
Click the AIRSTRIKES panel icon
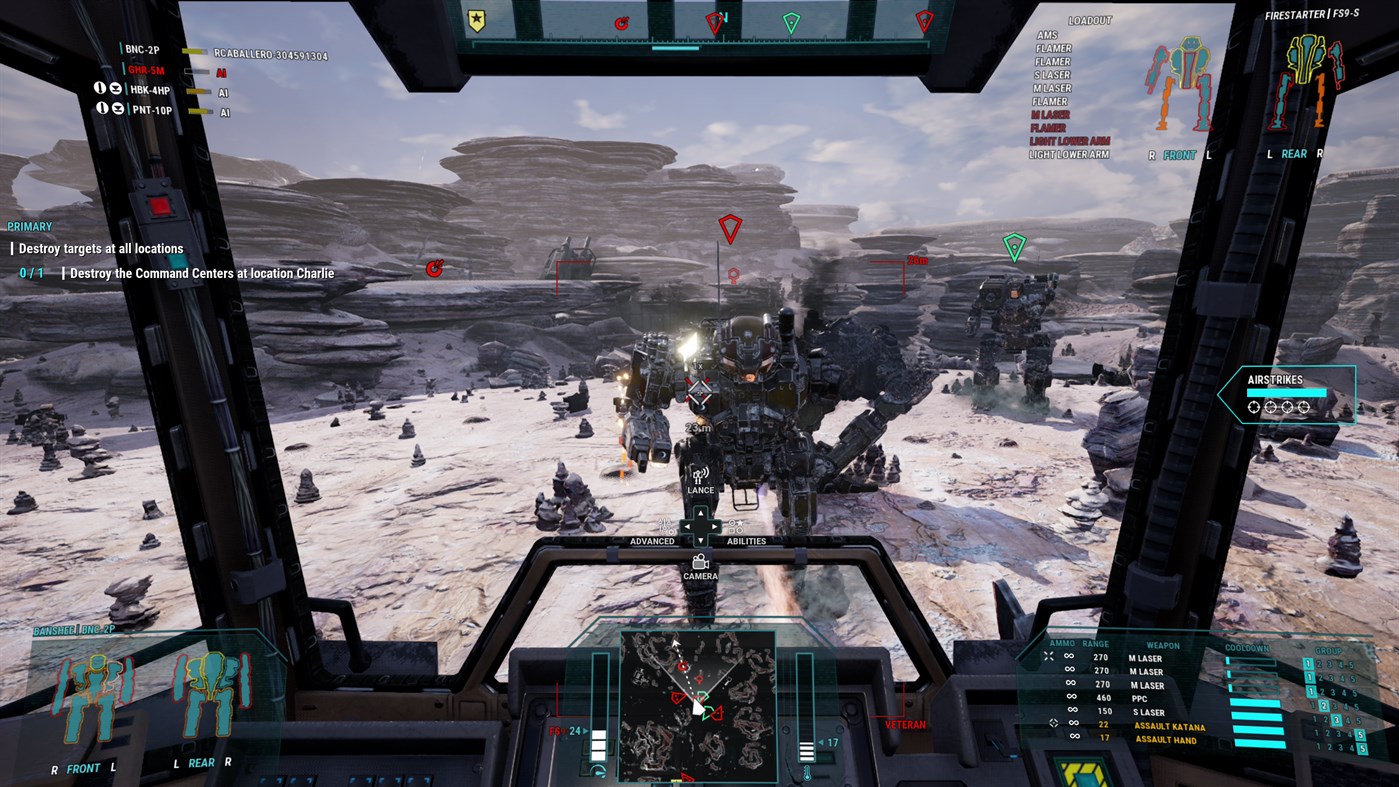(x=1290, y=394)
